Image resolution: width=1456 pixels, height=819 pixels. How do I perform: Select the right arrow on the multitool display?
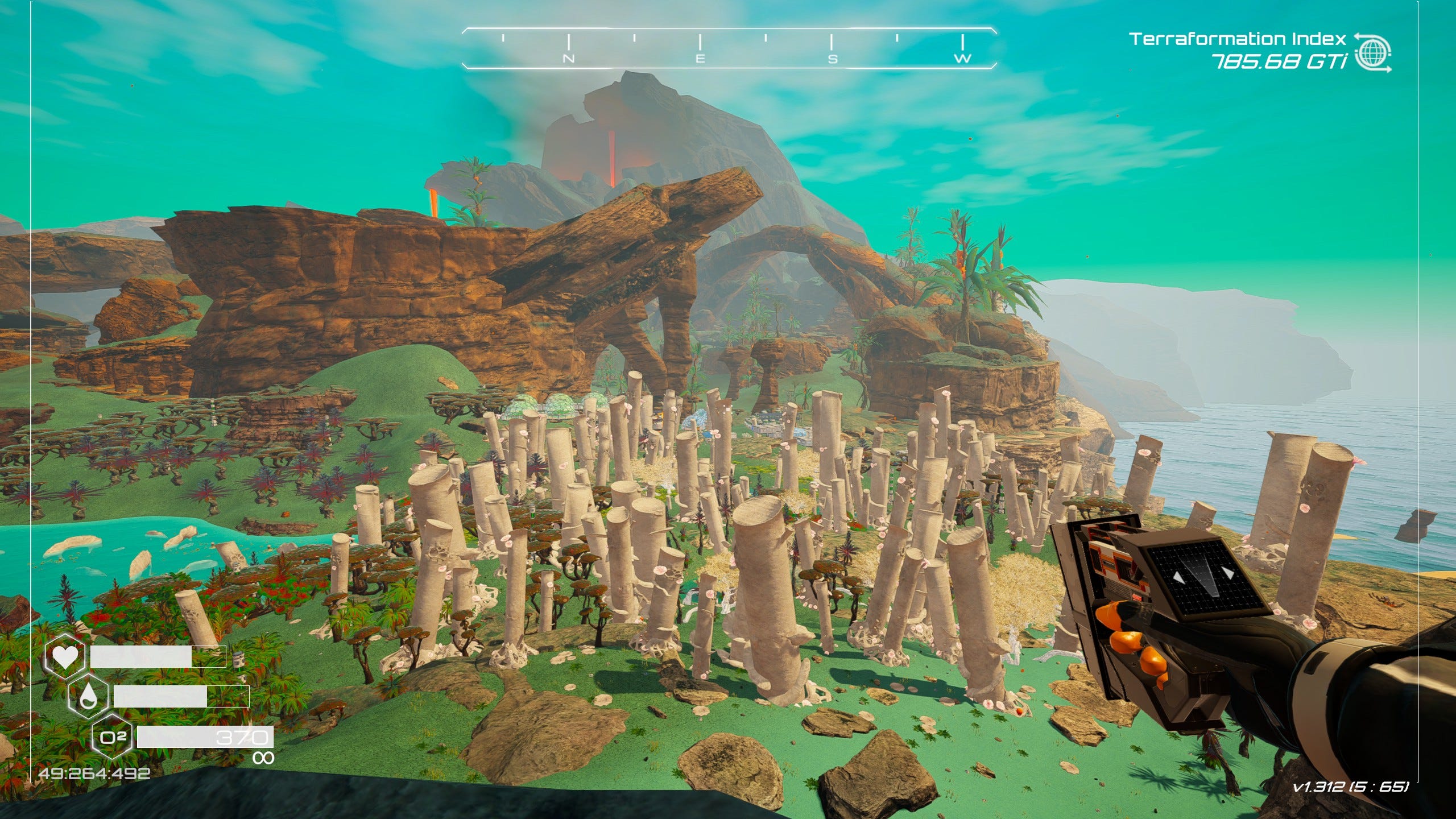click(x=1229, y=572)
